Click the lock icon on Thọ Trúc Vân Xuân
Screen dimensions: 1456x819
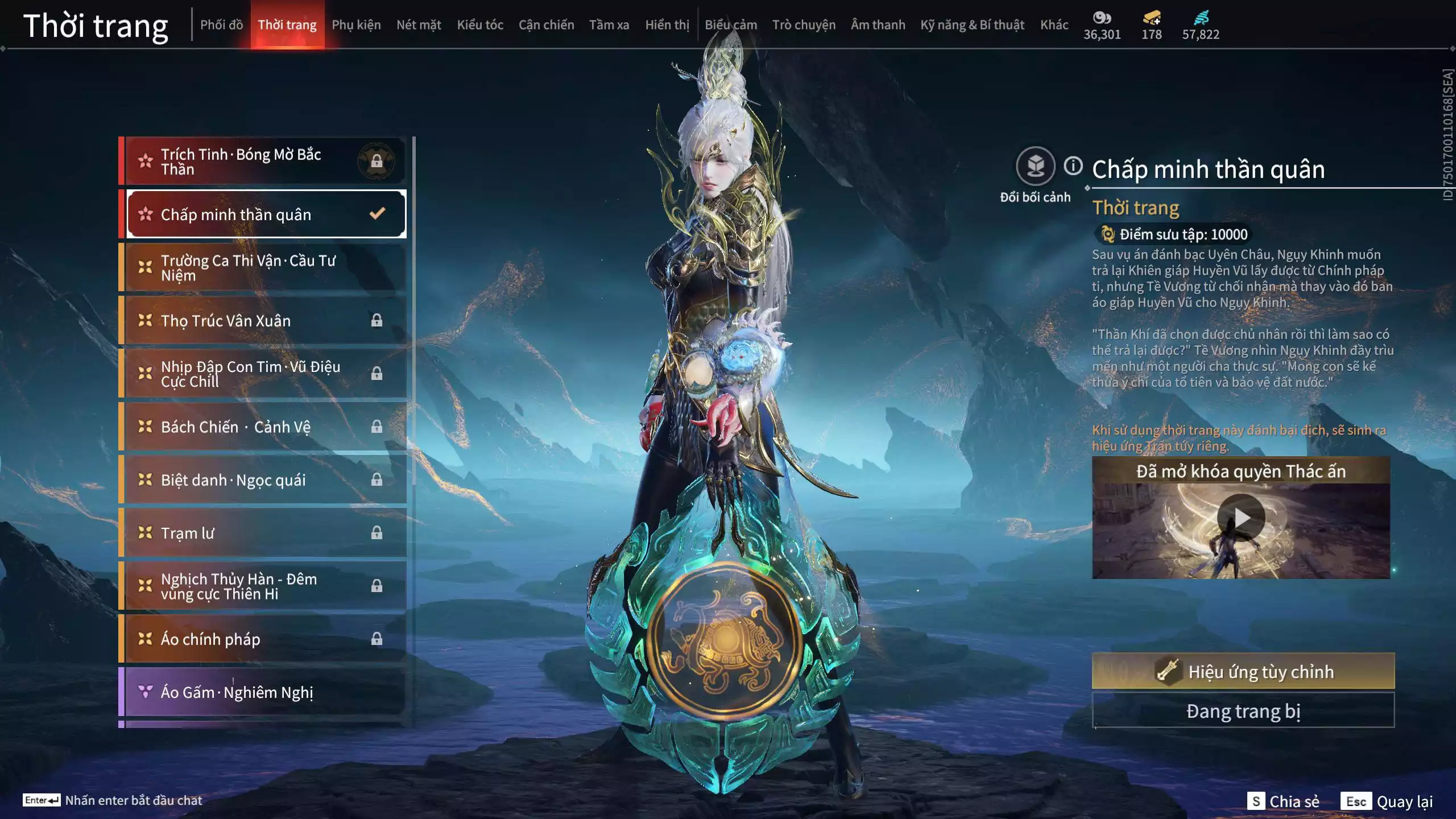(x=377, y=320)
